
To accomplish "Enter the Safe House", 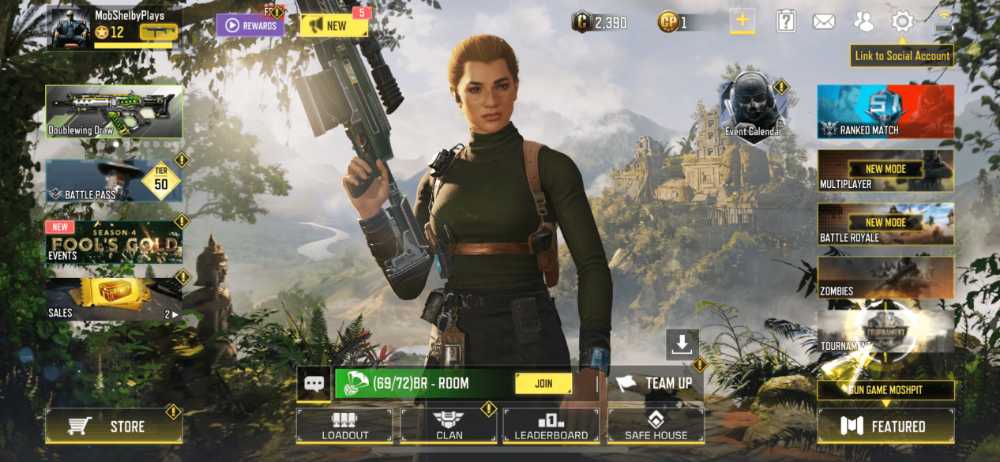I will click(655, 425).
